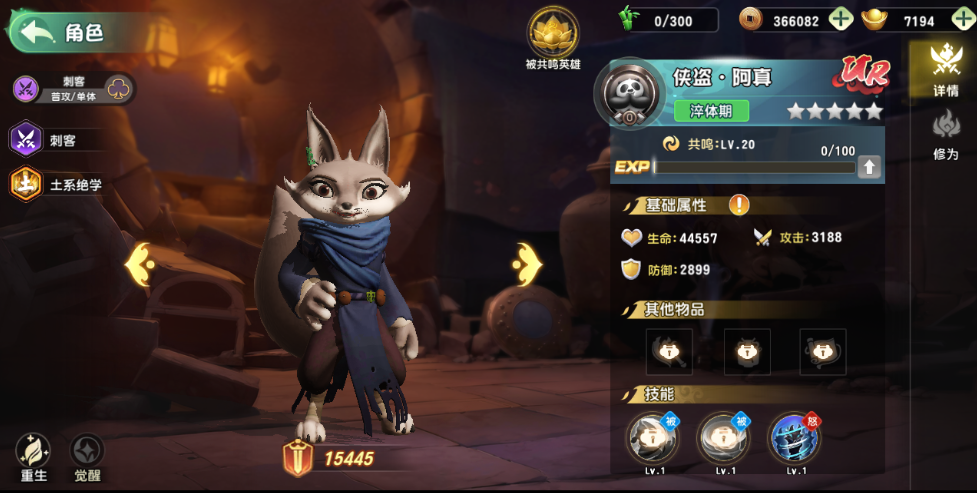The image size is (977, 493).
Task: Switch to the 详情 tab
Action: 945,70
